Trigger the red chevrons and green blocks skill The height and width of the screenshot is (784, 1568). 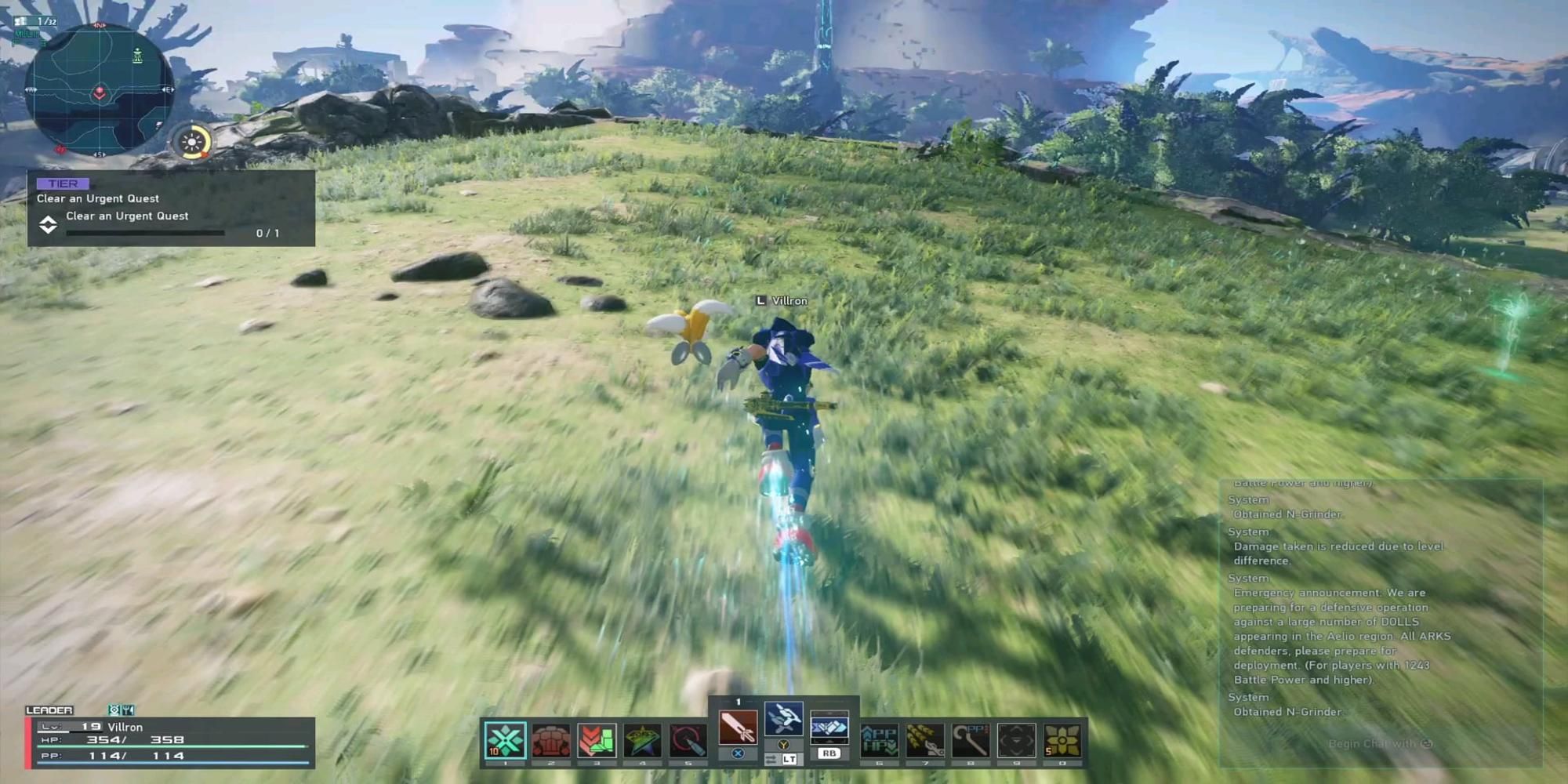[x=597, y=740]
